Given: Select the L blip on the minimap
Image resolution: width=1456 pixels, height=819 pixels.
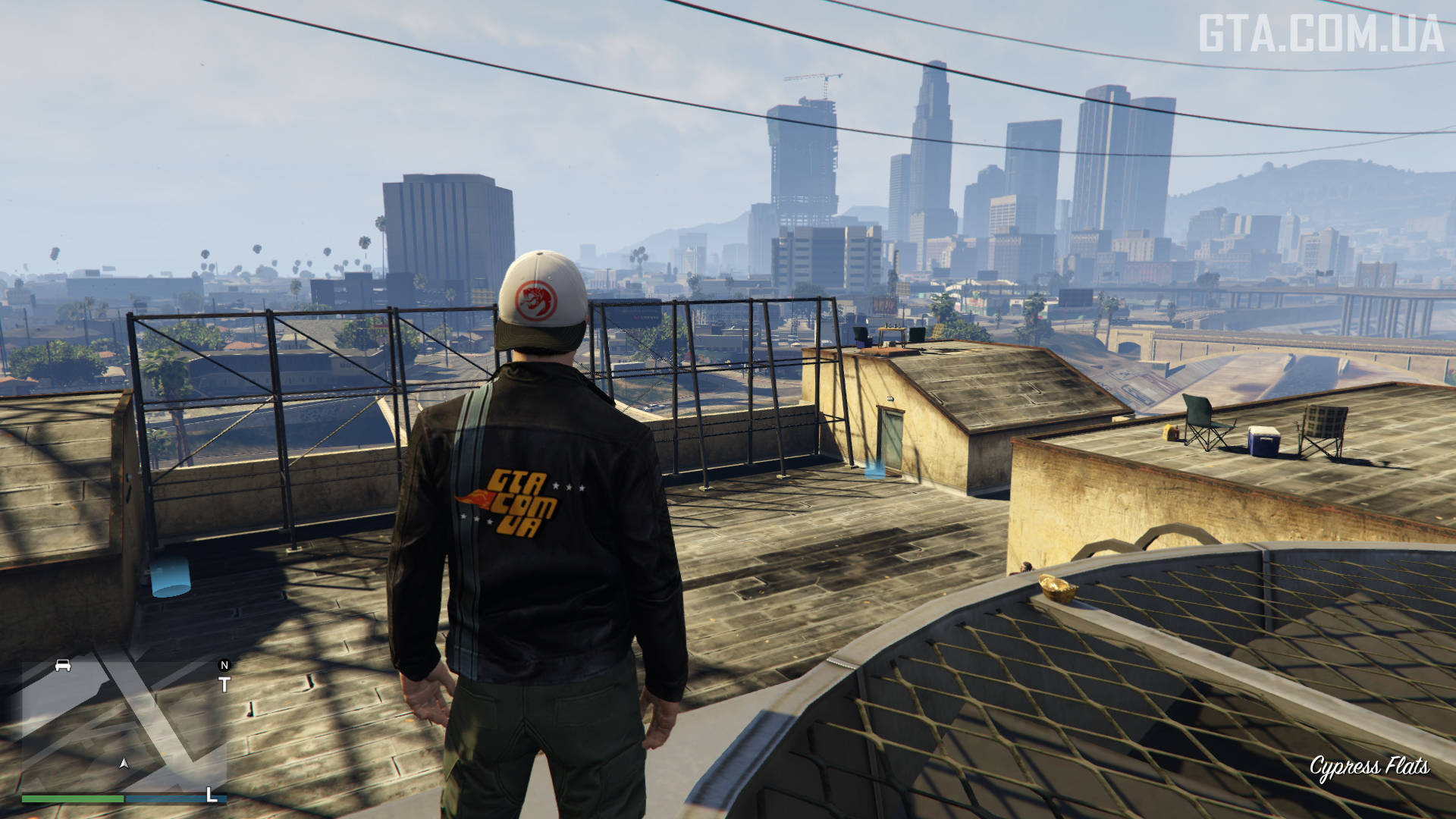Looking at the screenshot, I should pyautogui.click(x=212, y=795).
